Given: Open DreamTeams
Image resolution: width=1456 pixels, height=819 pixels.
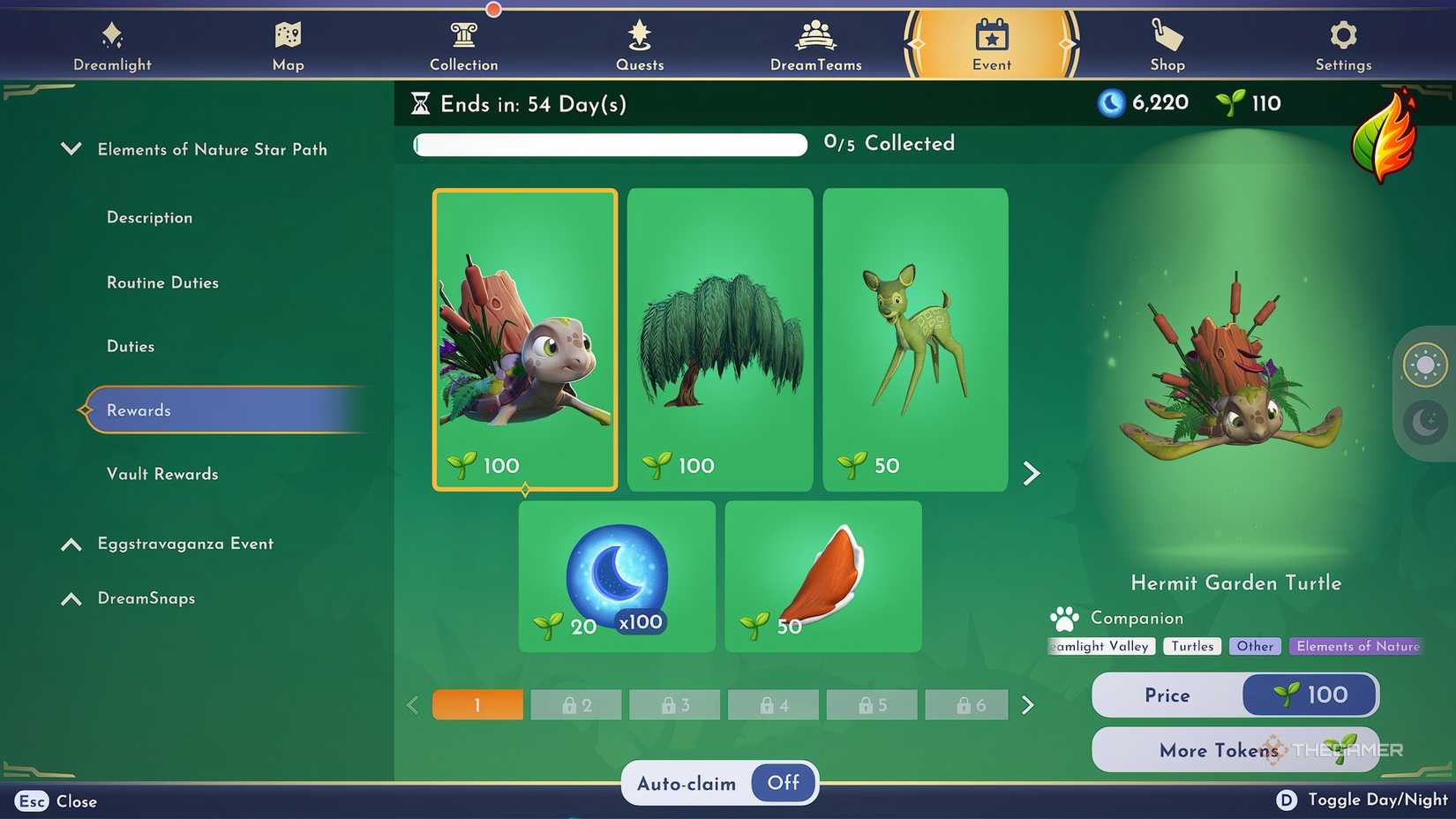Looking at the screenshot, I should [815, 42].
